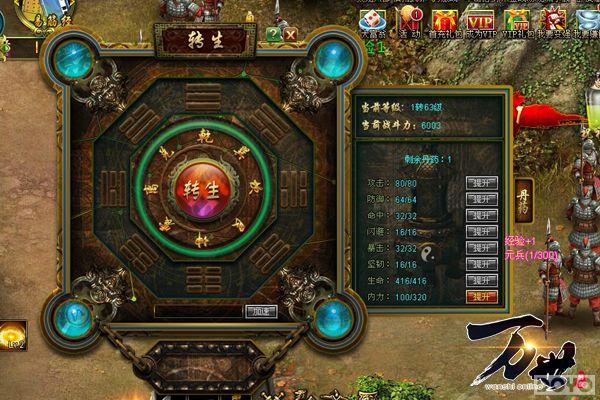The image size is (600, 400).
Task: Open the 首充礼包 first-recharge gift
Action: tap(444, 18)
